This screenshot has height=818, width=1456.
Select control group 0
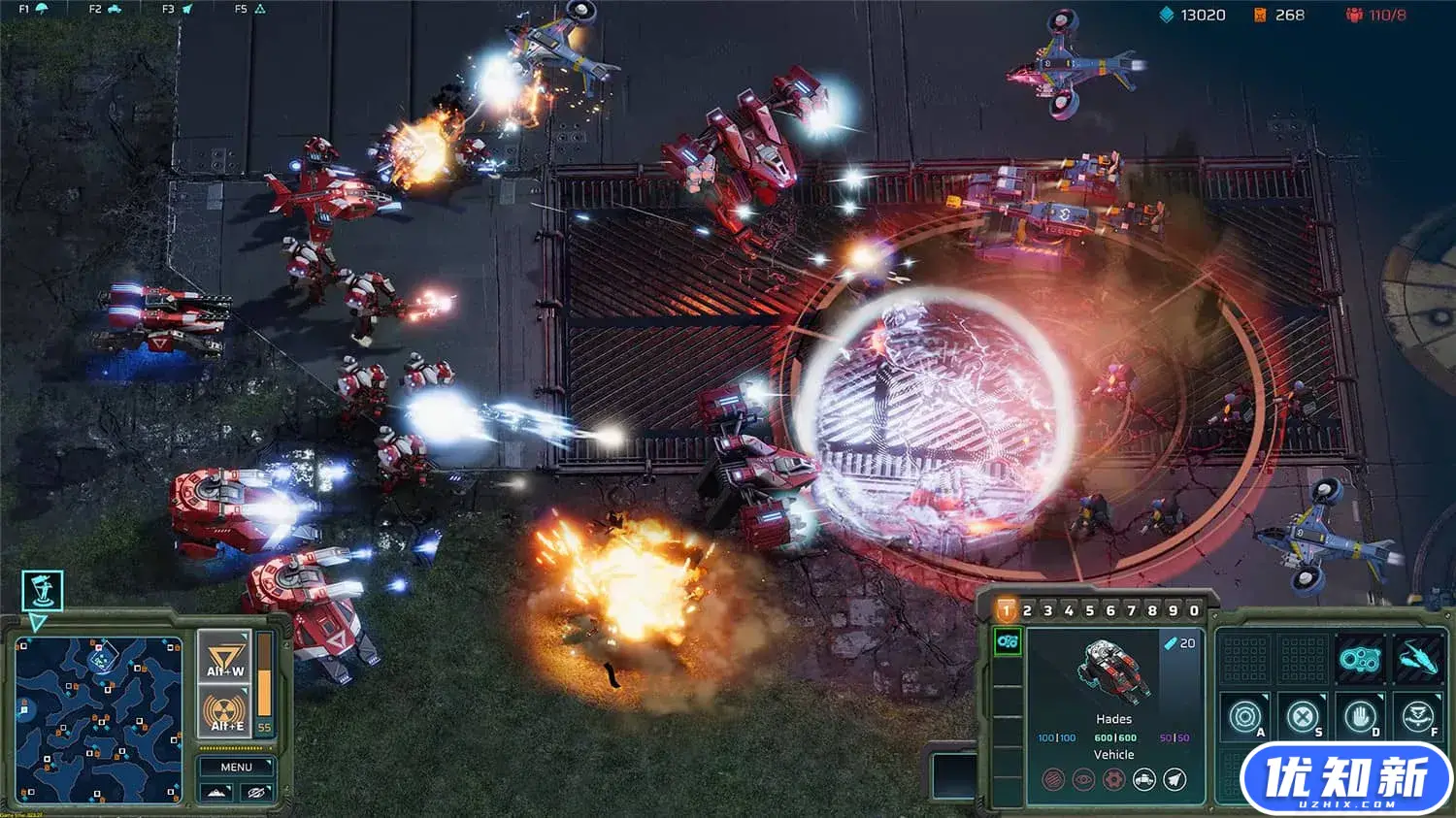1194,610
